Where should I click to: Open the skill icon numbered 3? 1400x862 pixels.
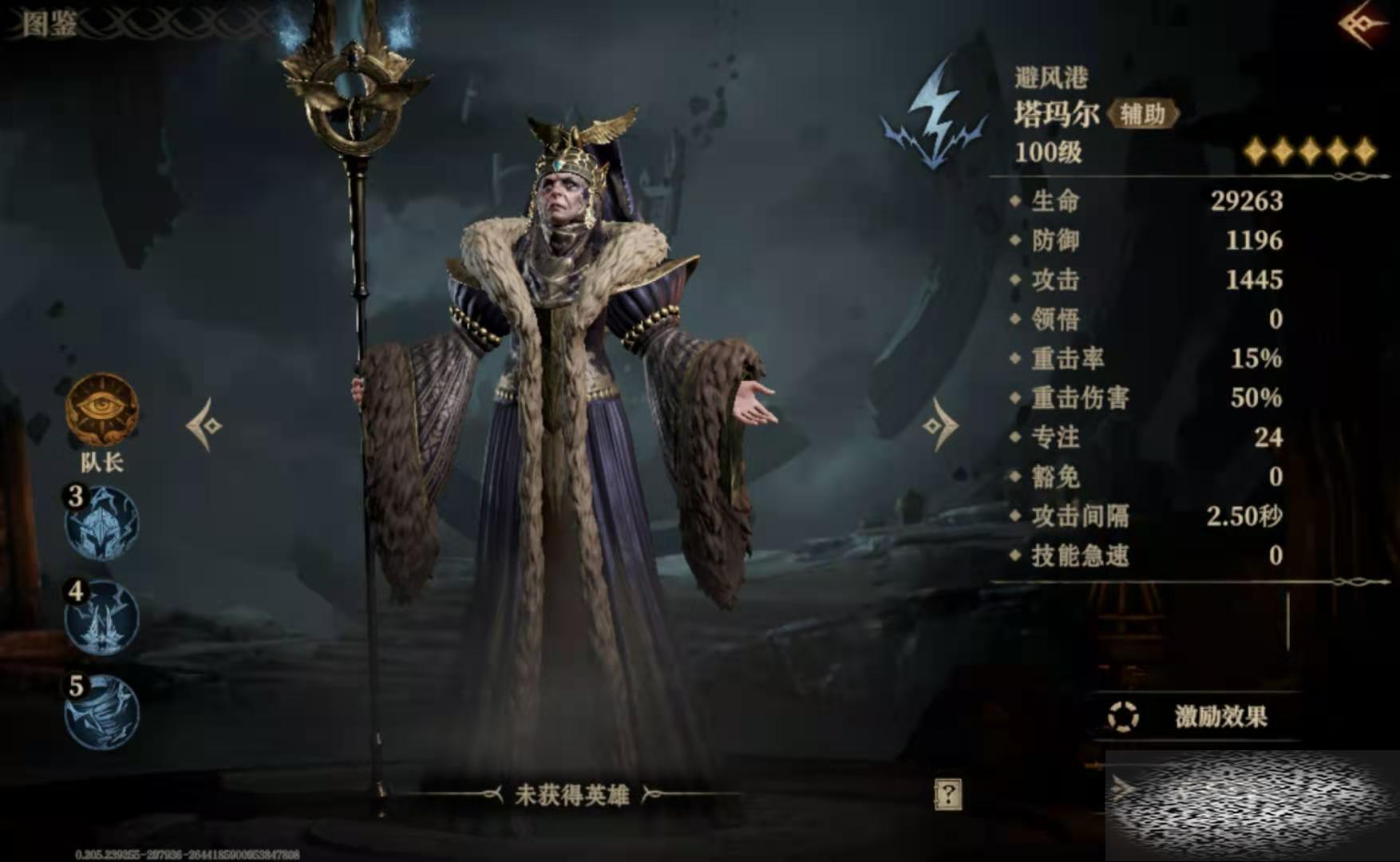click(x=101, y=524)
